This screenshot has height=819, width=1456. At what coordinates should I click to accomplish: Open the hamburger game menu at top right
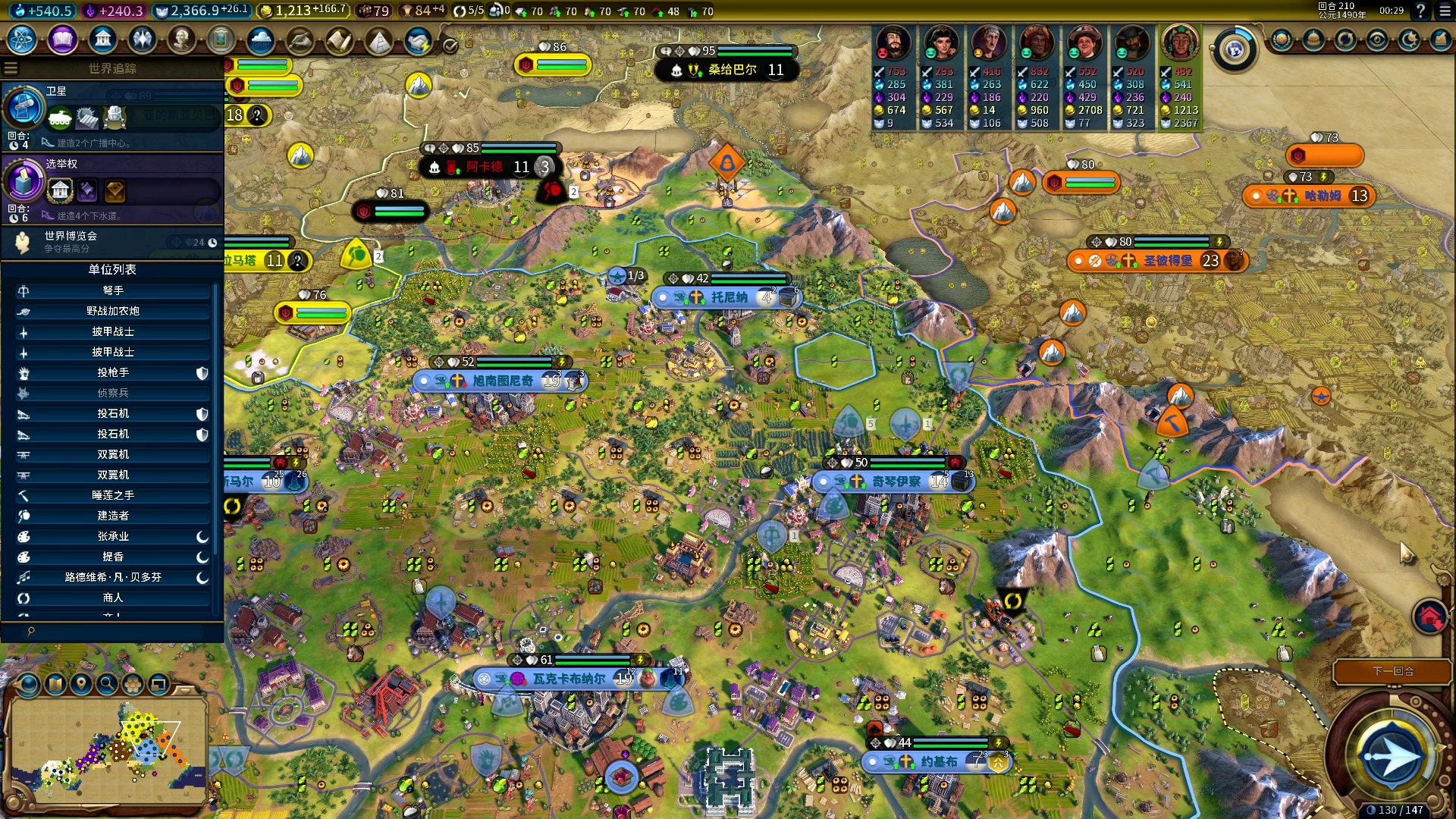coord(1442,11)
